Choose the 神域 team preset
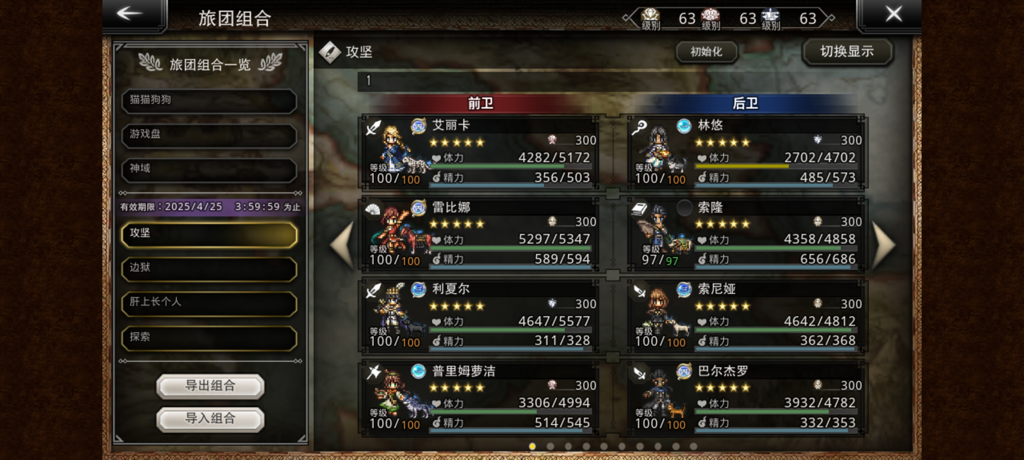Image resolution: width=1024 pixels, height=460 pixels. (x=209, y=169)
